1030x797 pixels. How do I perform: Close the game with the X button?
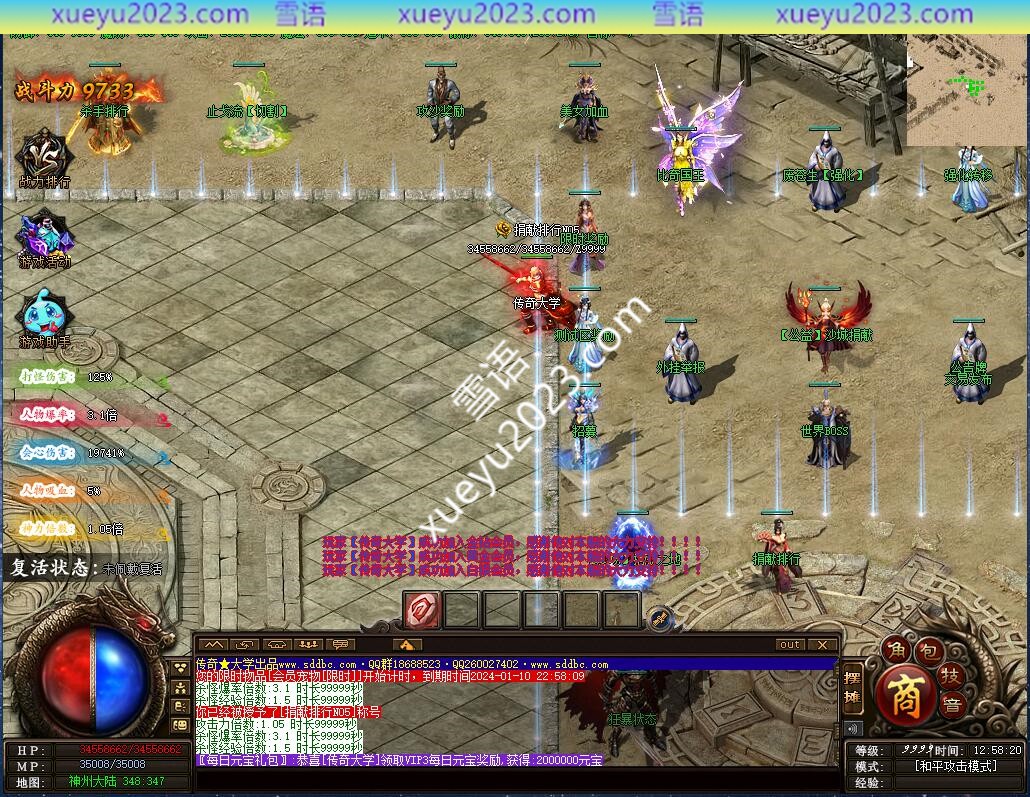point(822,645)
